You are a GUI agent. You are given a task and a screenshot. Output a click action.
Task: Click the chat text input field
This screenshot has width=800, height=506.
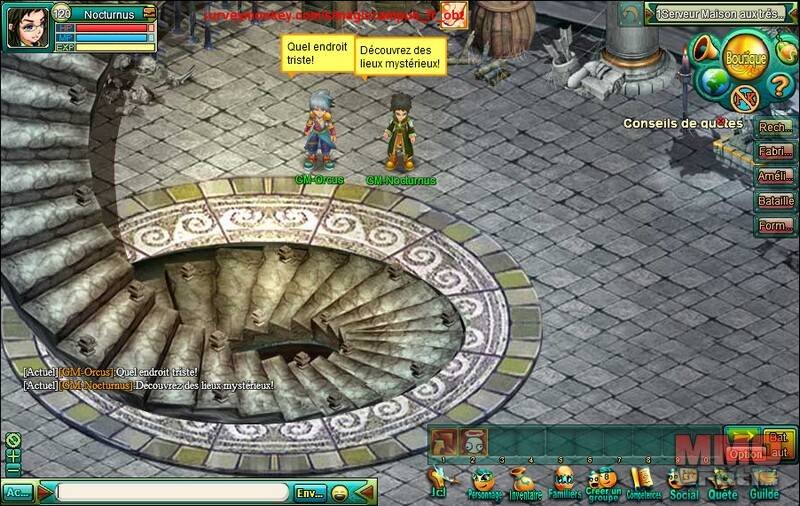pos(176,492)
